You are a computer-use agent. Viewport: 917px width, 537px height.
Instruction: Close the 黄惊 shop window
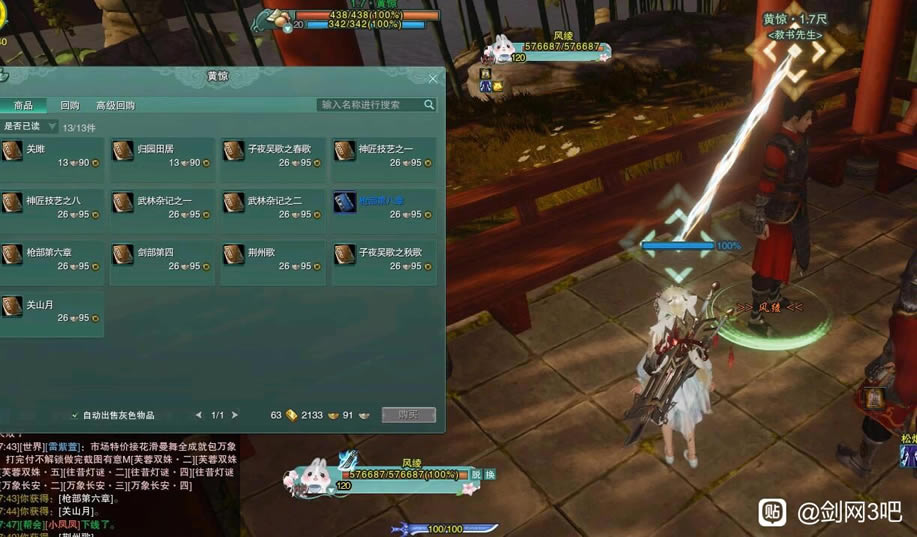[x=433, y=78]
